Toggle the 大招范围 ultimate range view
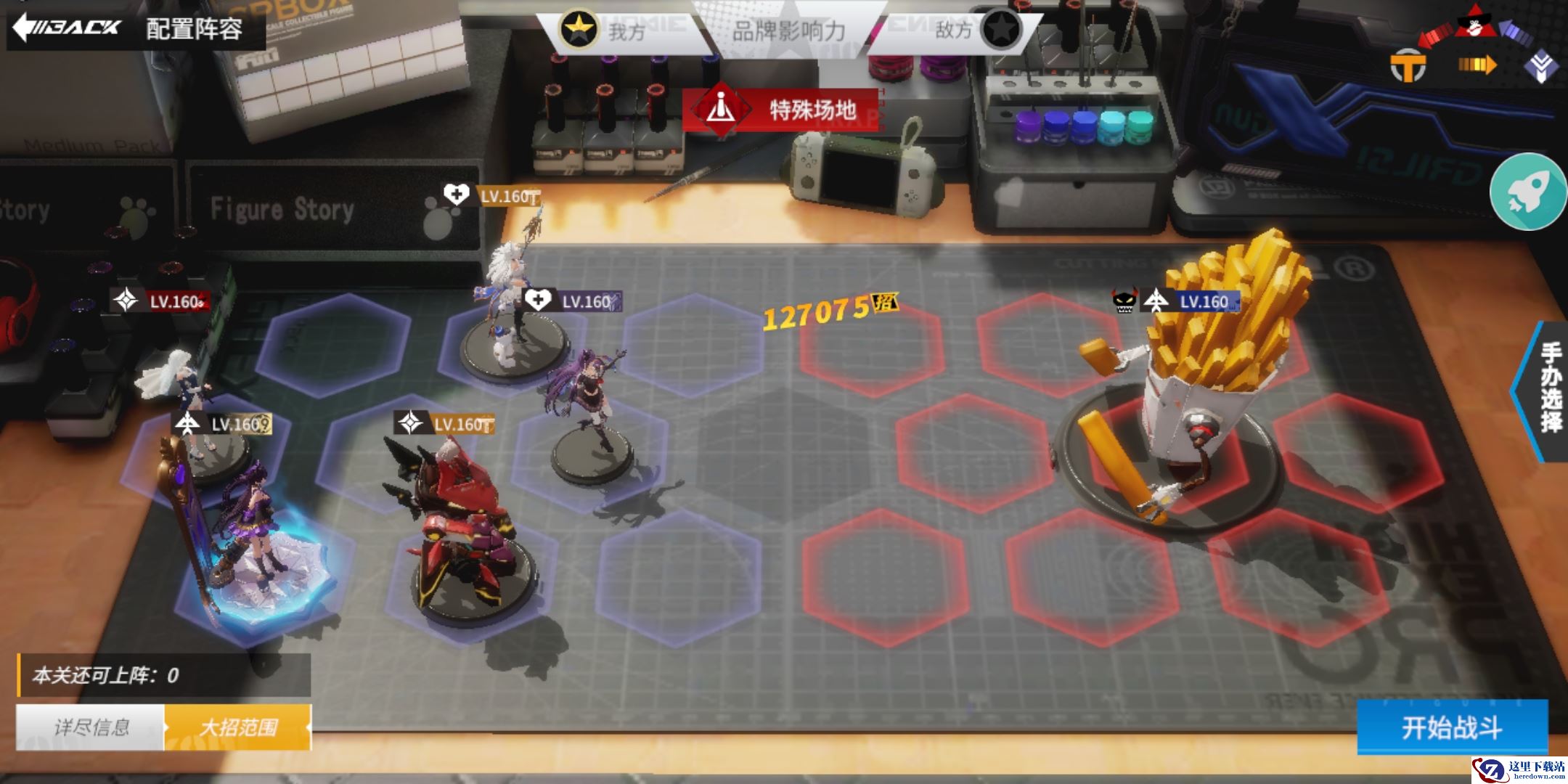 tap(238, 727)
